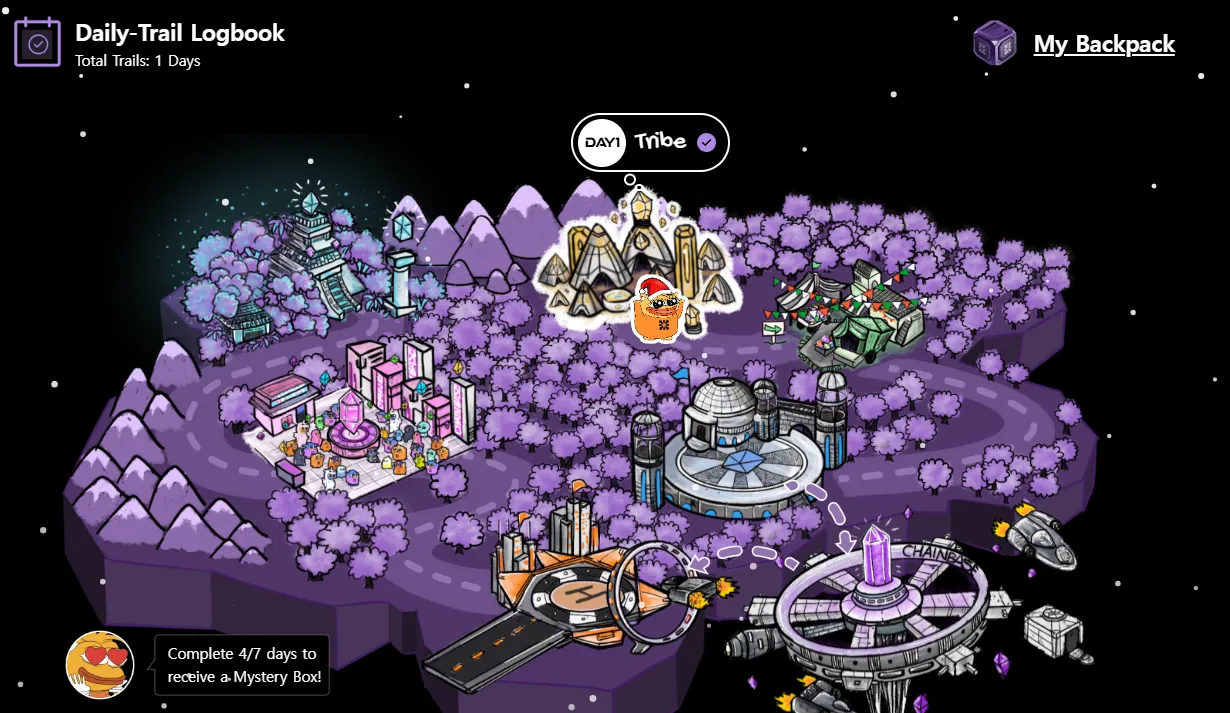Click the heart-eyed mascot avatar
1230x713 pixels.
tap(100, 664)
